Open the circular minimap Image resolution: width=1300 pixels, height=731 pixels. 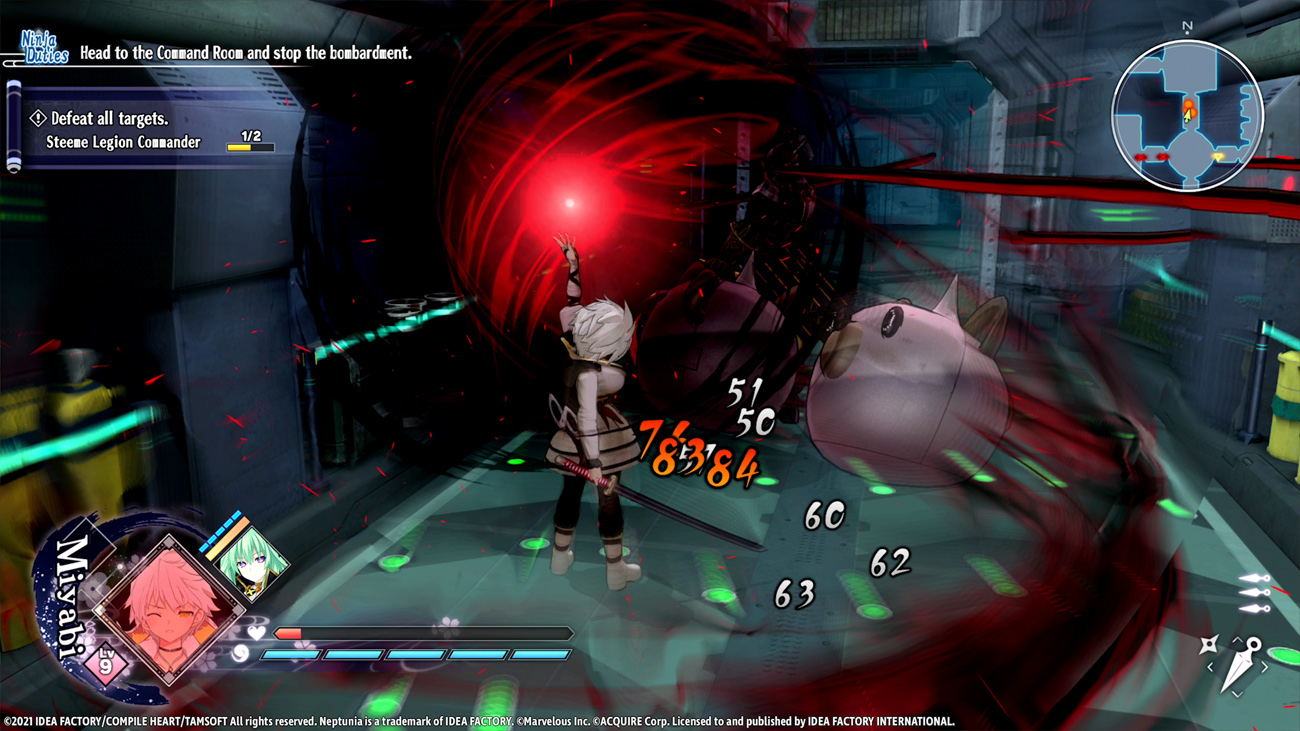pos(1187,116)
